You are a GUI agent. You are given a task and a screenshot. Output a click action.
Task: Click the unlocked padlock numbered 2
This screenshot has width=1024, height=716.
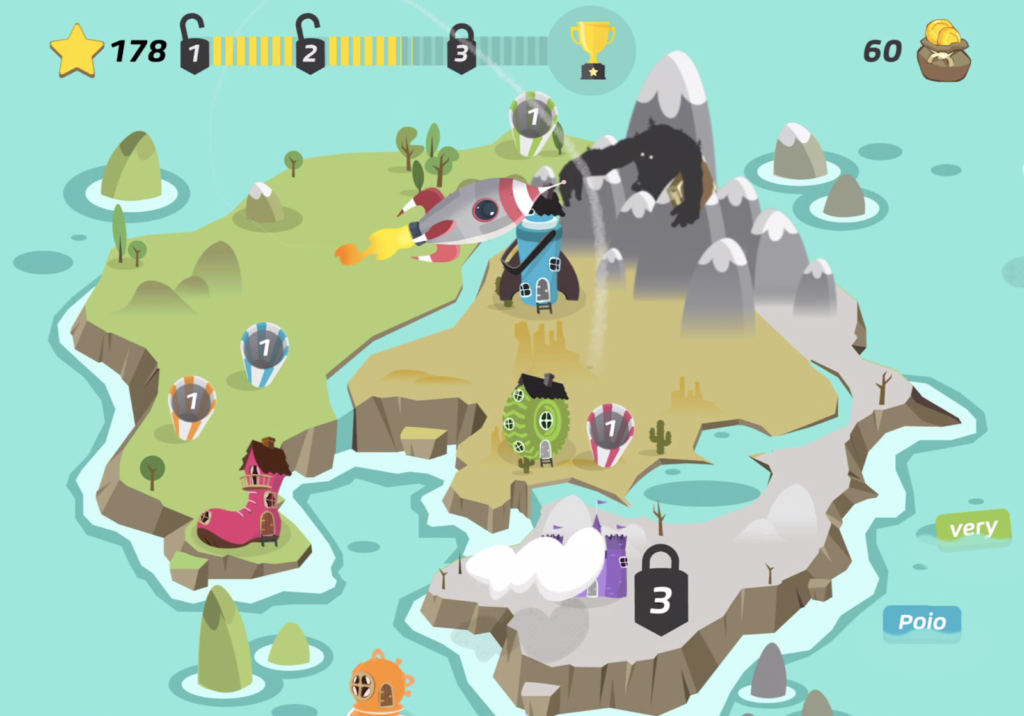click(310, 46)
